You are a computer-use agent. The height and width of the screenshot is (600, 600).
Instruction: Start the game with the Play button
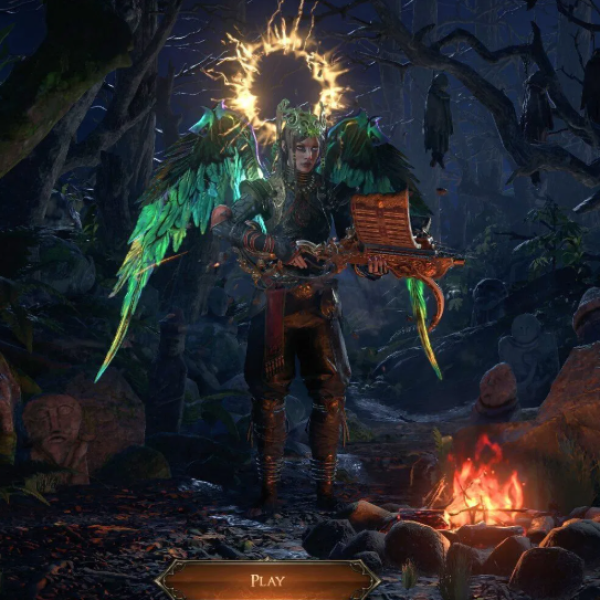click(267, 580)
